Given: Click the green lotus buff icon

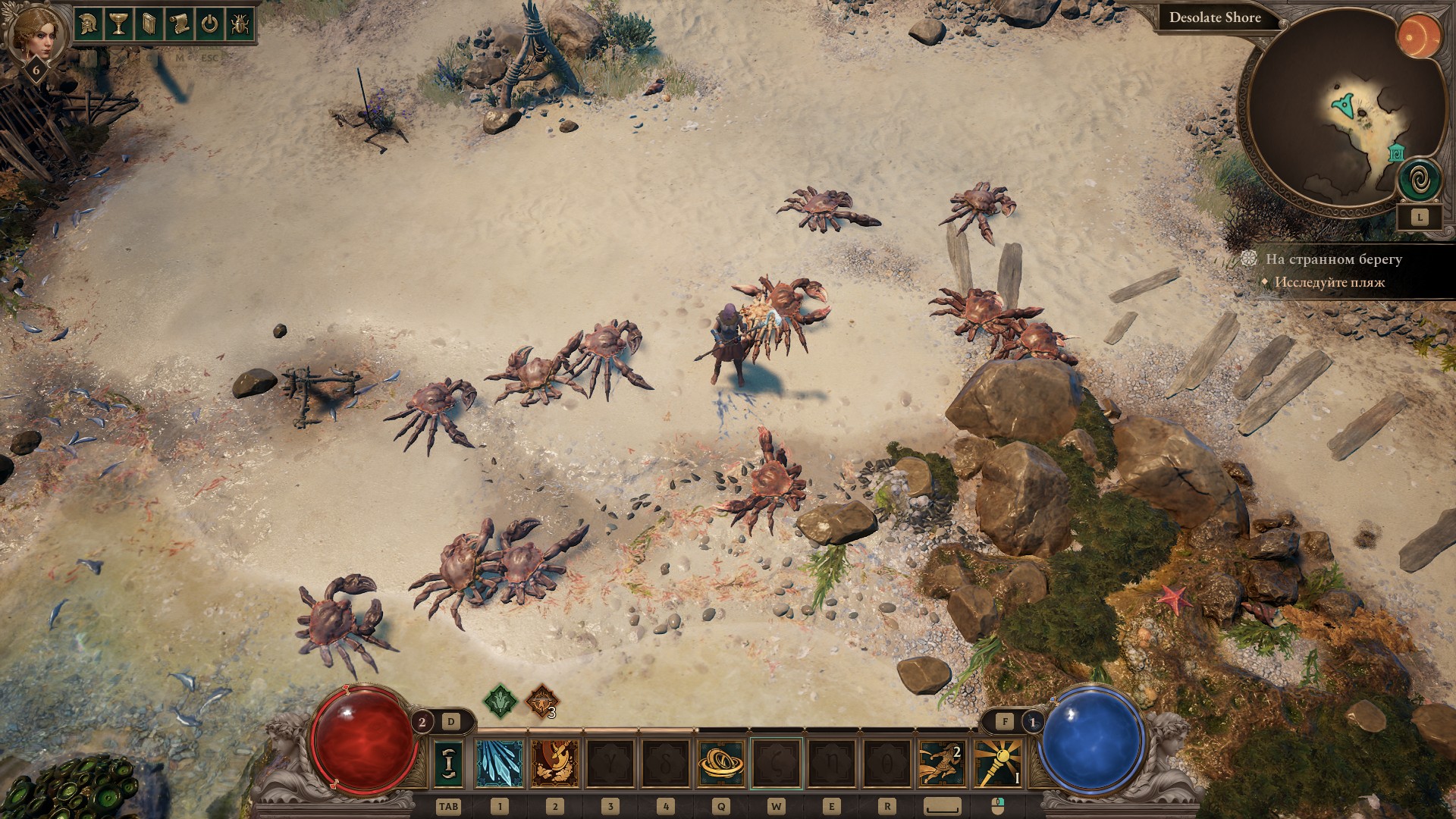Looking at the screenshot, I should pyautogui.click(x=500, y=701).
